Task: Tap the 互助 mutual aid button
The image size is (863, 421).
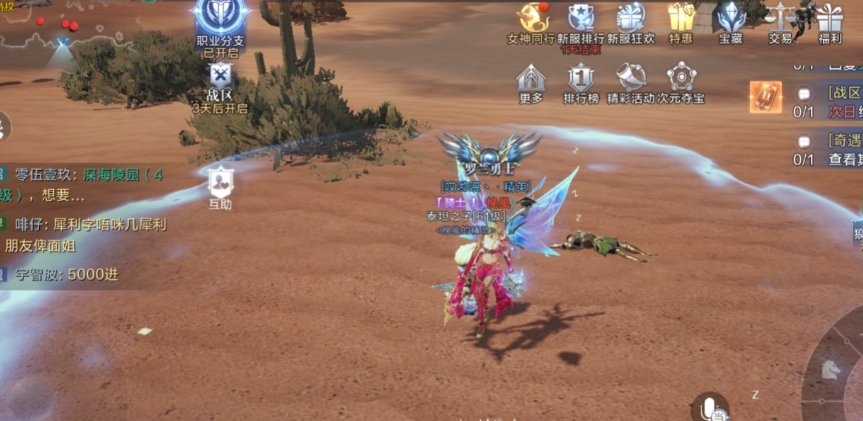Action: coord(220,184)
